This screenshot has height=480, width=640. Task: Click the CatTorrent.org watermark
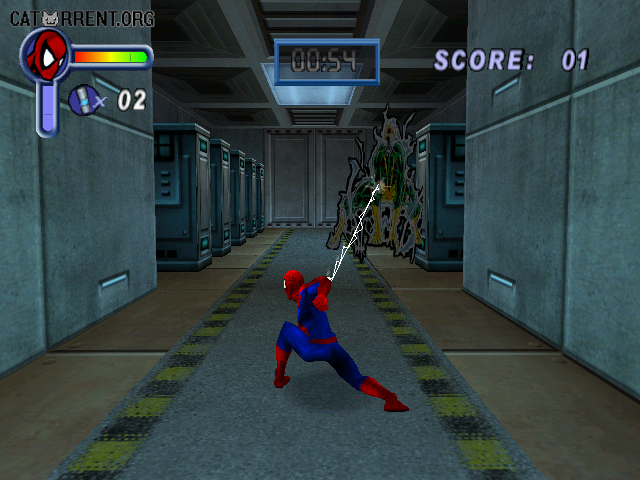(82, 18)
